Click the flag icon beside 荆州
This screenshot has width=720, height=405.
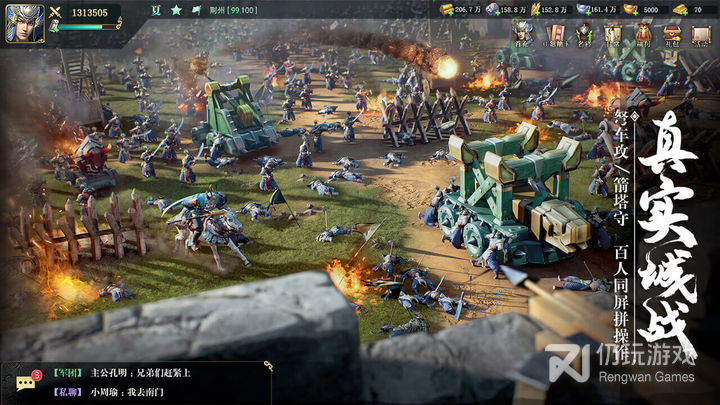point(198,10)
